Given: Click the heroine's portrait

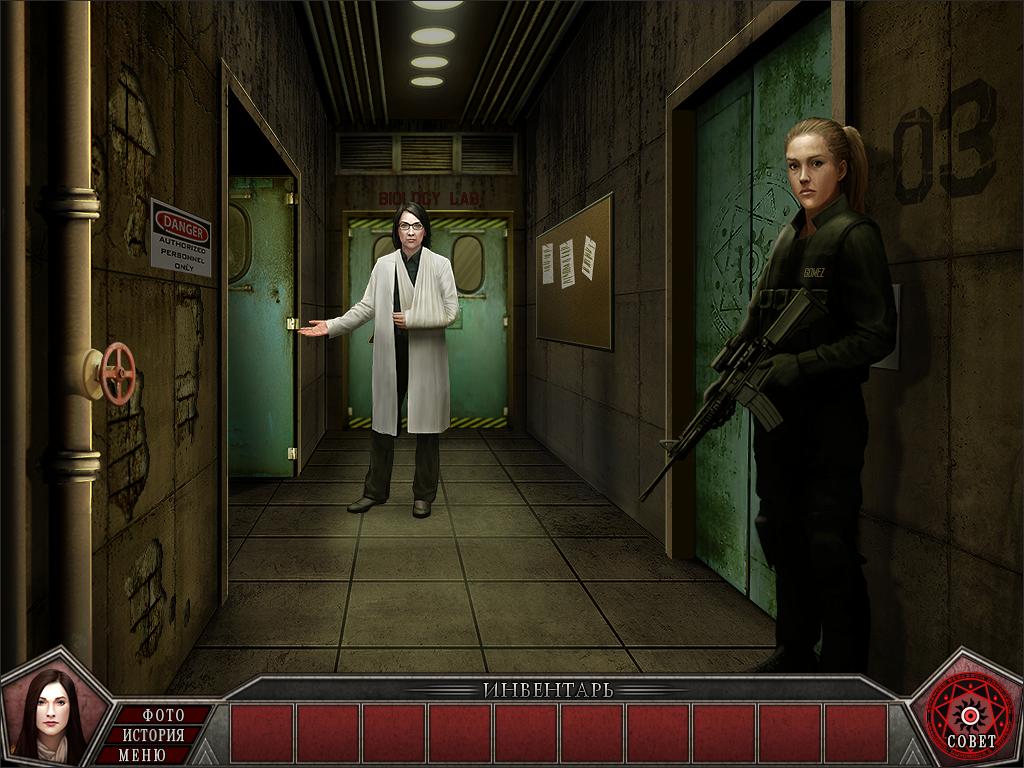Looking at the screenshot, I should coord(47,714).
